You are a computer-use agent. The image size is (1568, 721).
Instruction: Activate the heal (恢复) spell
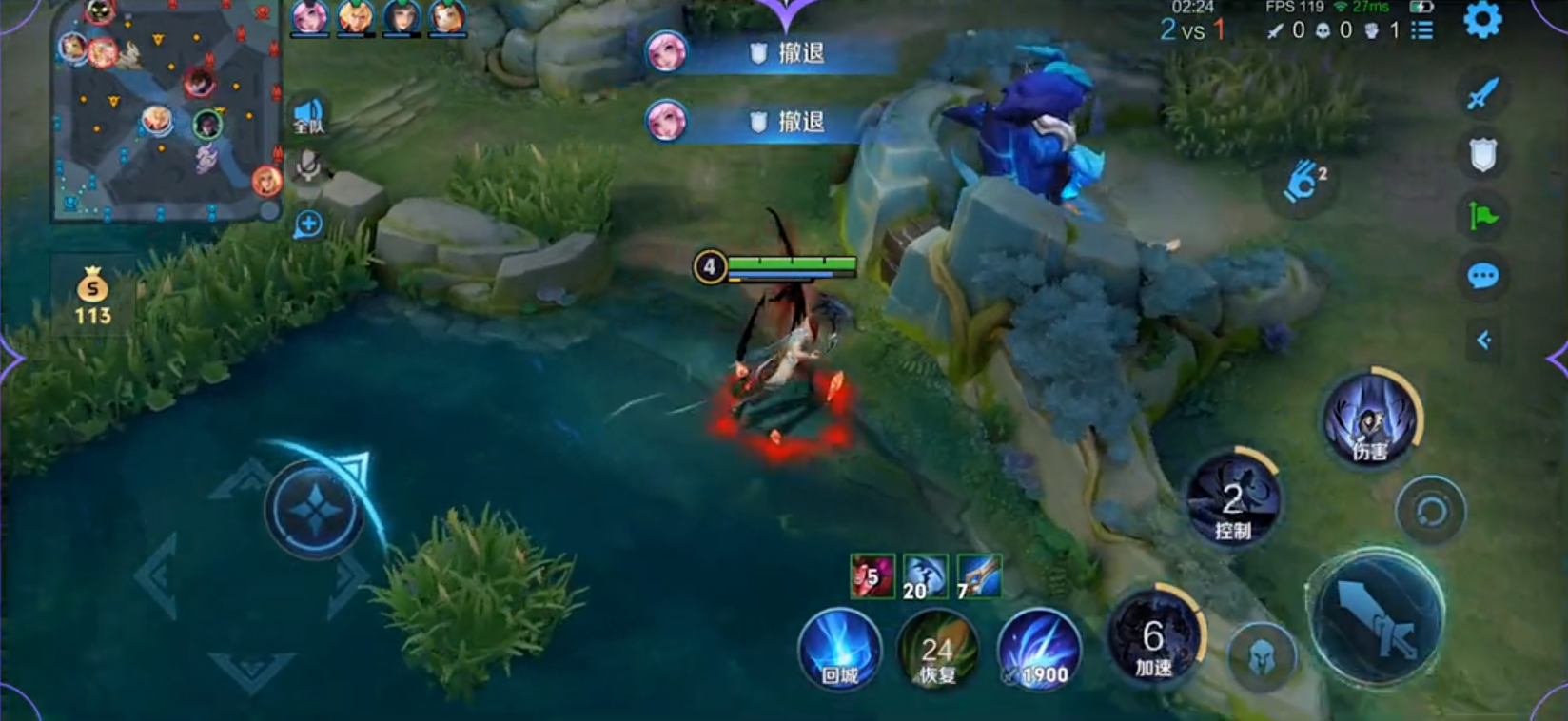coord(937,650)
